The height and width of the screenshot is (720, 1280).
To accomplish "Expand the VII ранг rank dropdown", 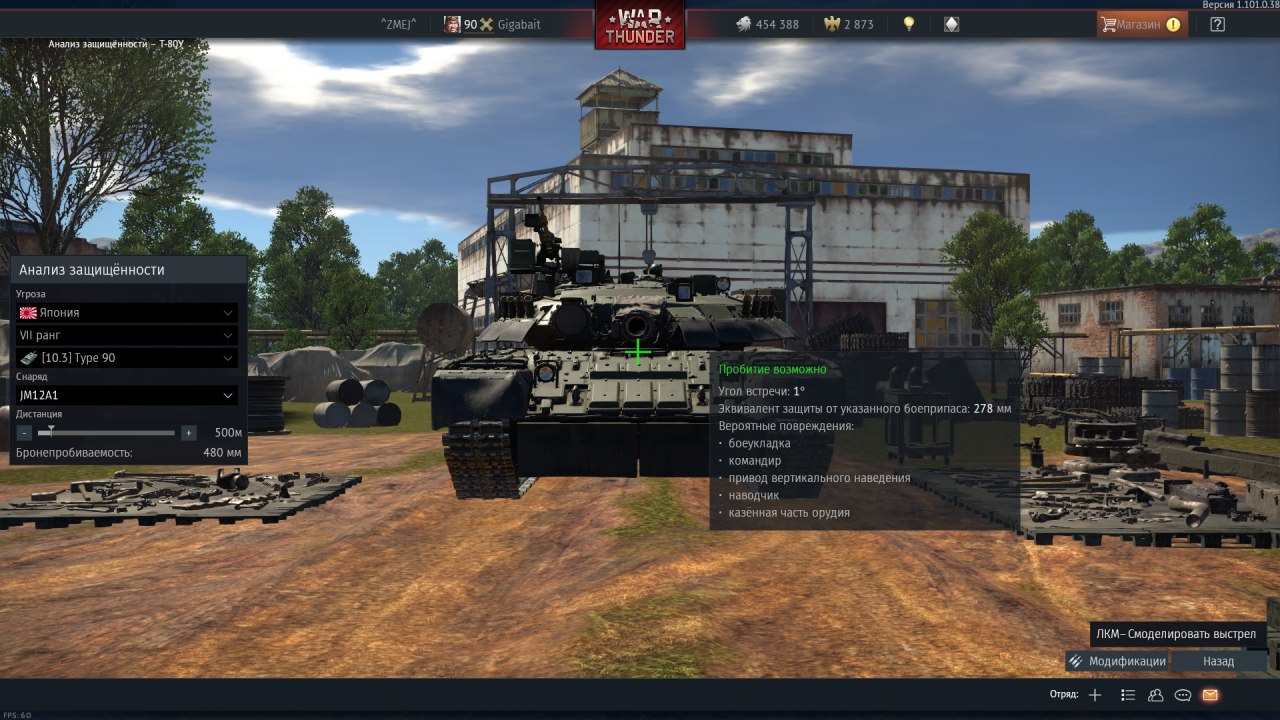I will [x=127, y=335].
